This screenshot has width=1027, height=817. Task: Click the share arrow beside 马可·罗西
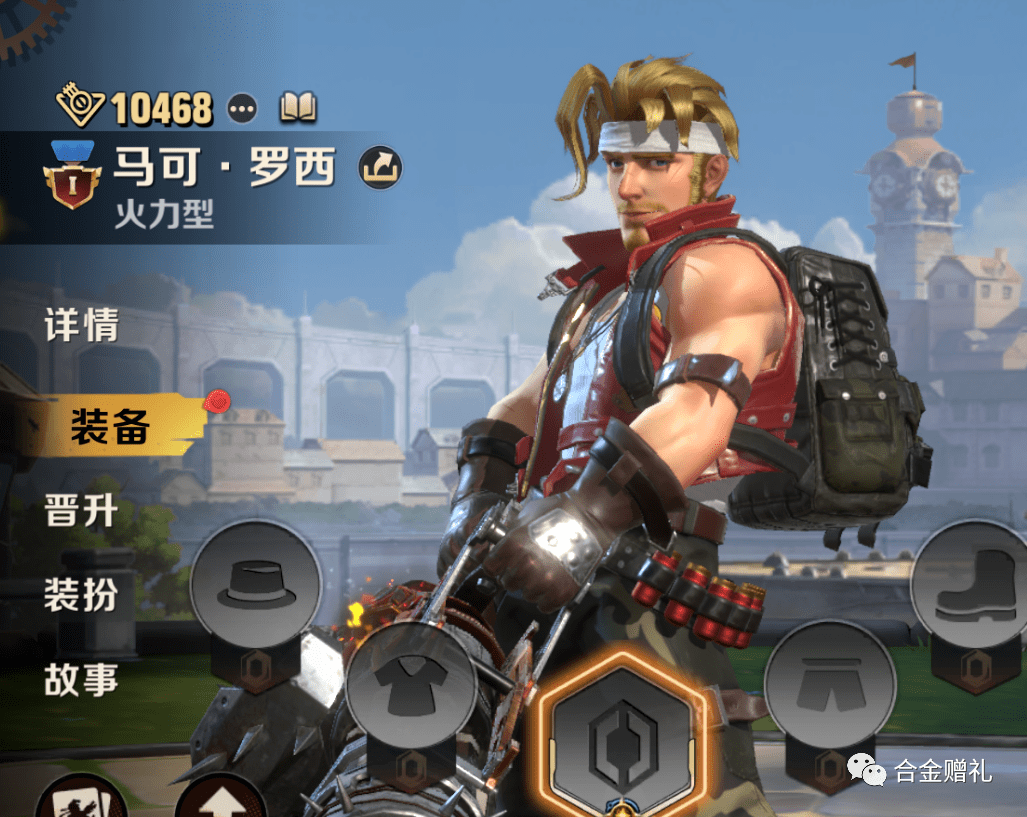tap(380, 168)
